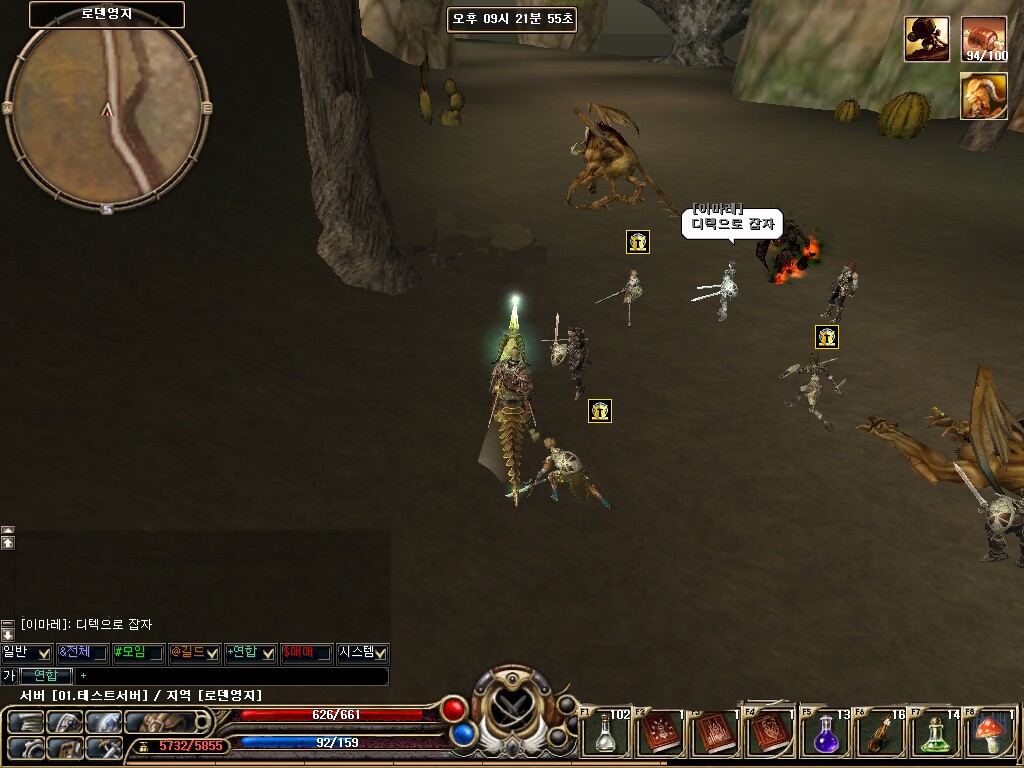This screenshot has height=768, width=1024.
Task: Toggle the #모임 chat filter checkbox
Action: tap(154, 653)
